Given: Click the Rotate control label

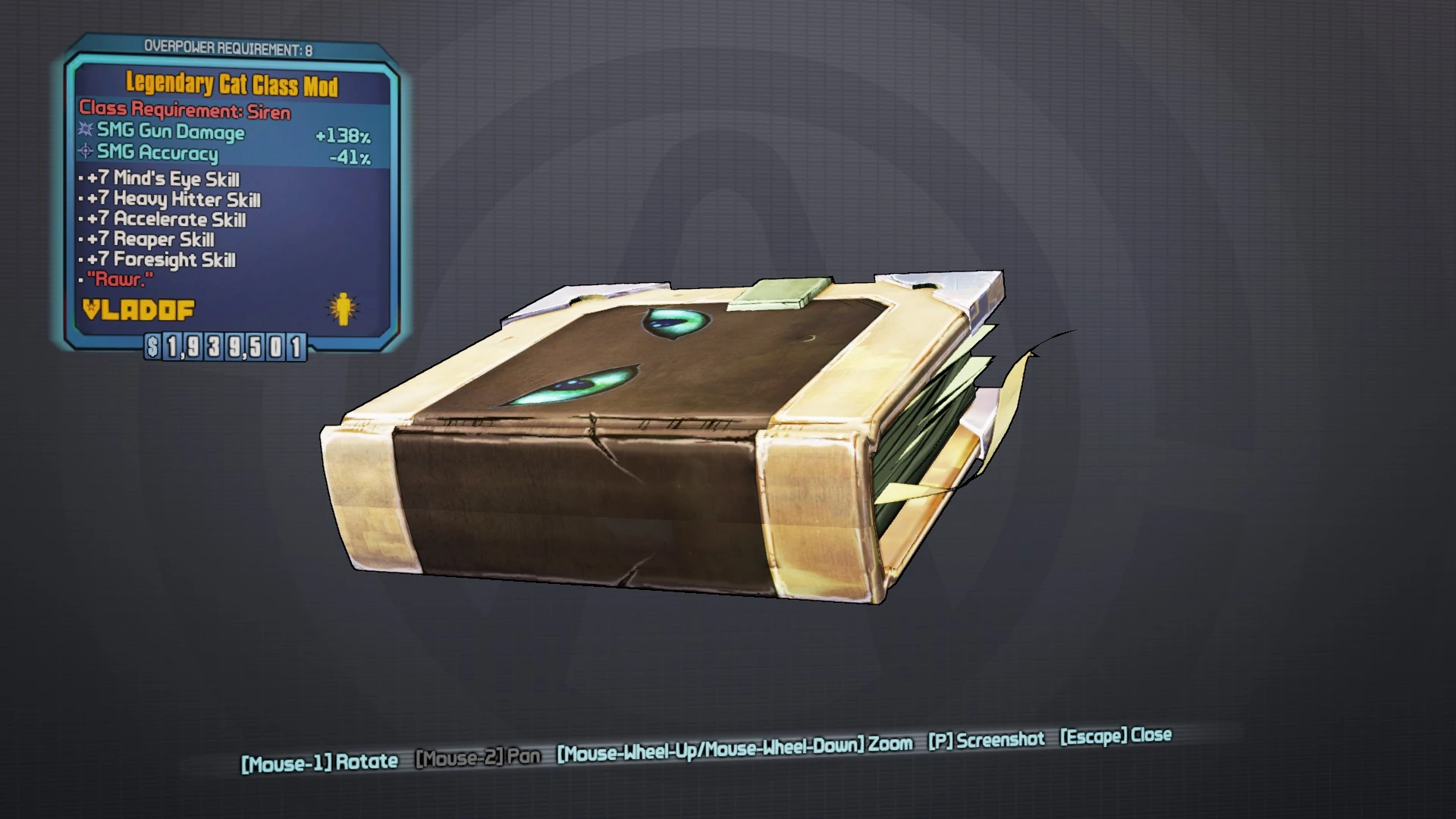Looking at the screenshot, I should 317,761.
